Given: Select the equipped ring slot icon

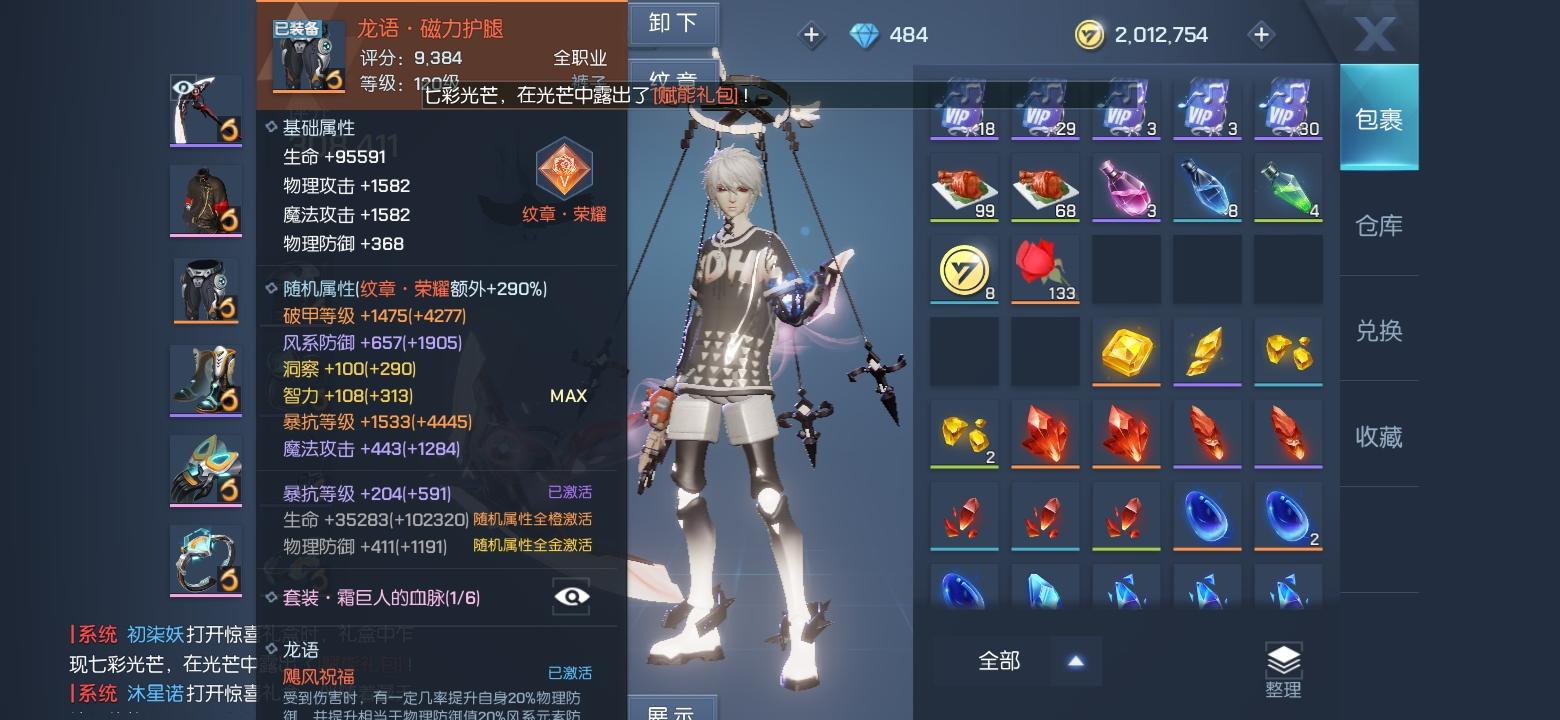Looking at the screenshot, I should click(205, 560).
